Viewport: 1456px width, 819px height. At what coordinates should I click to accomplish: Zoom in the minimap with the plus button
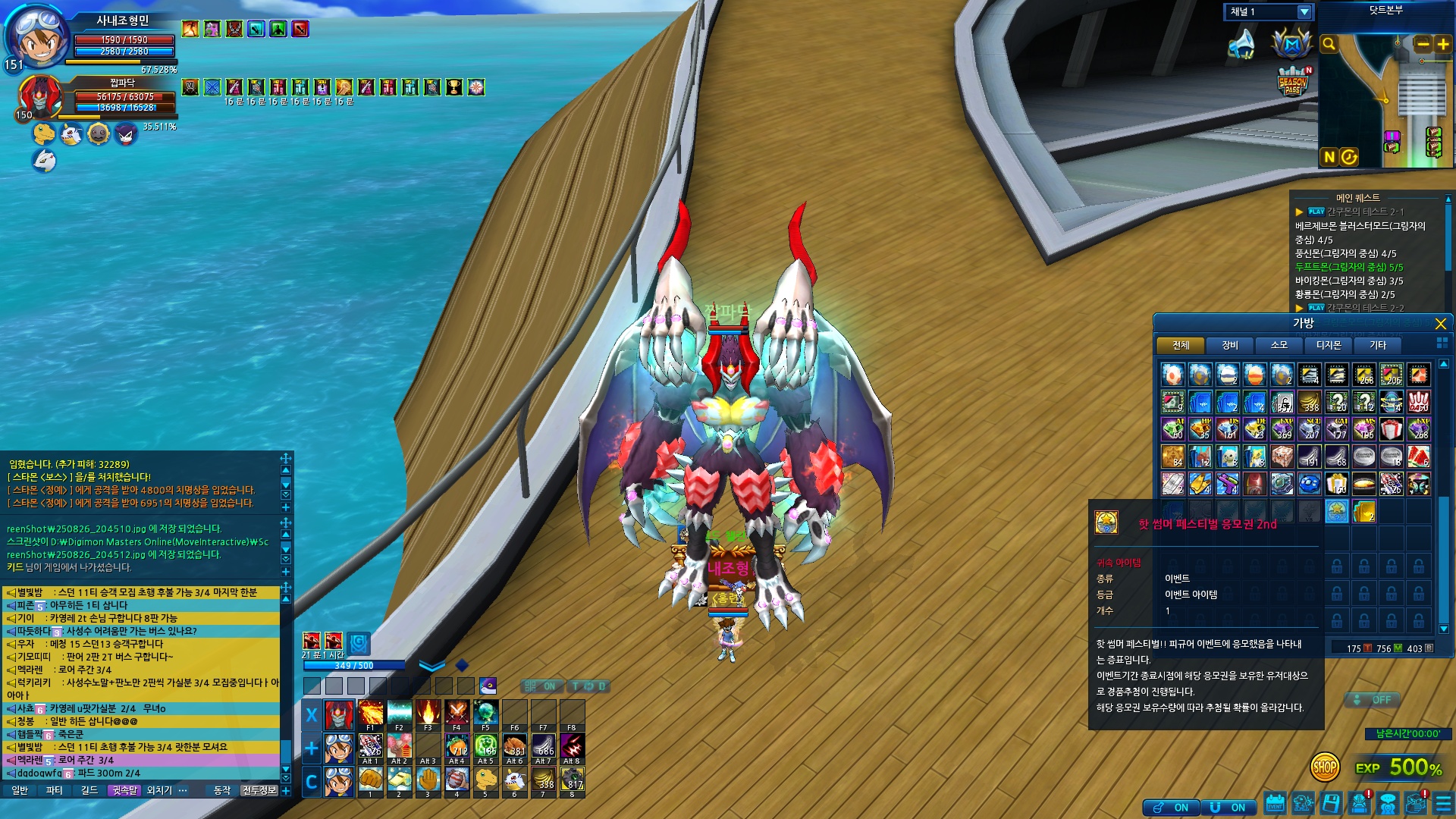click(x=1443, y=44)
